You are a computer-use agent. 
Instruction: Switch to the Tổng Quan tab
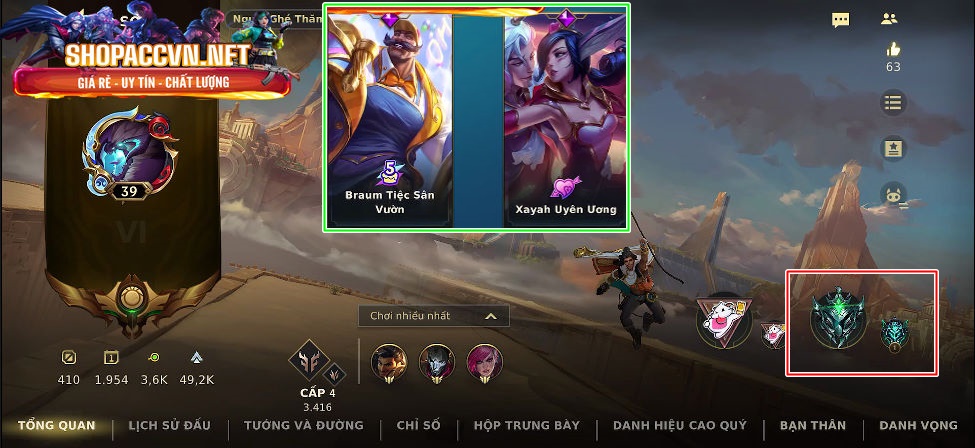coord(57,426)
